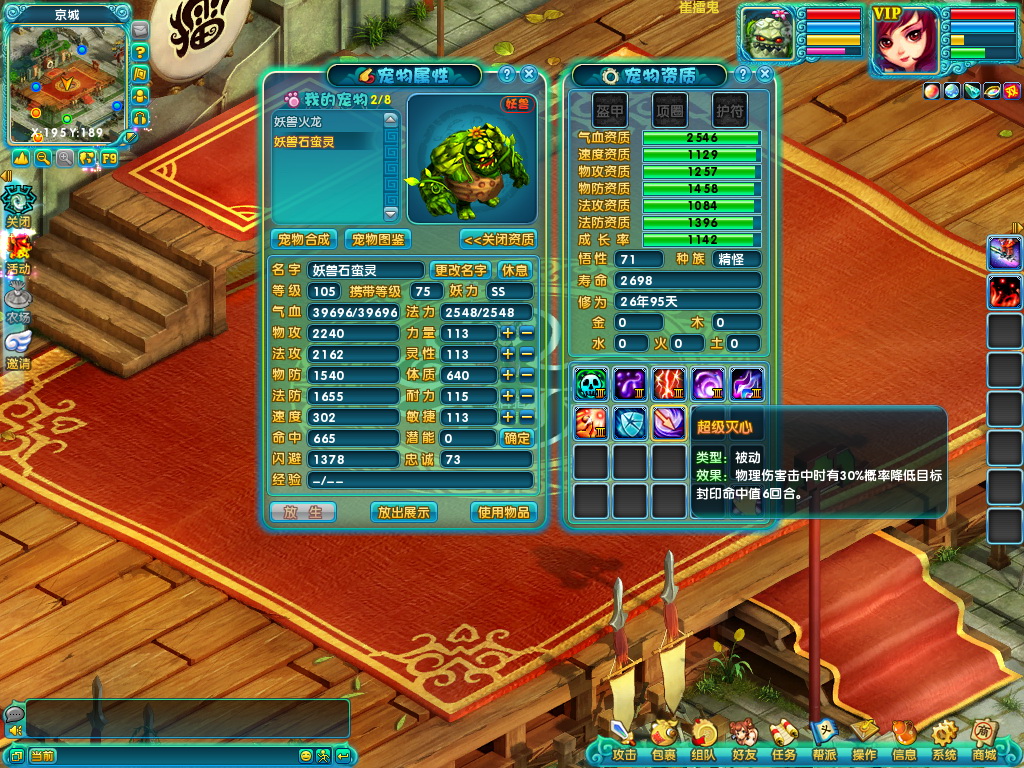
Task: Select the 护符 amulet equipment slot
Action: coord(729,110)
